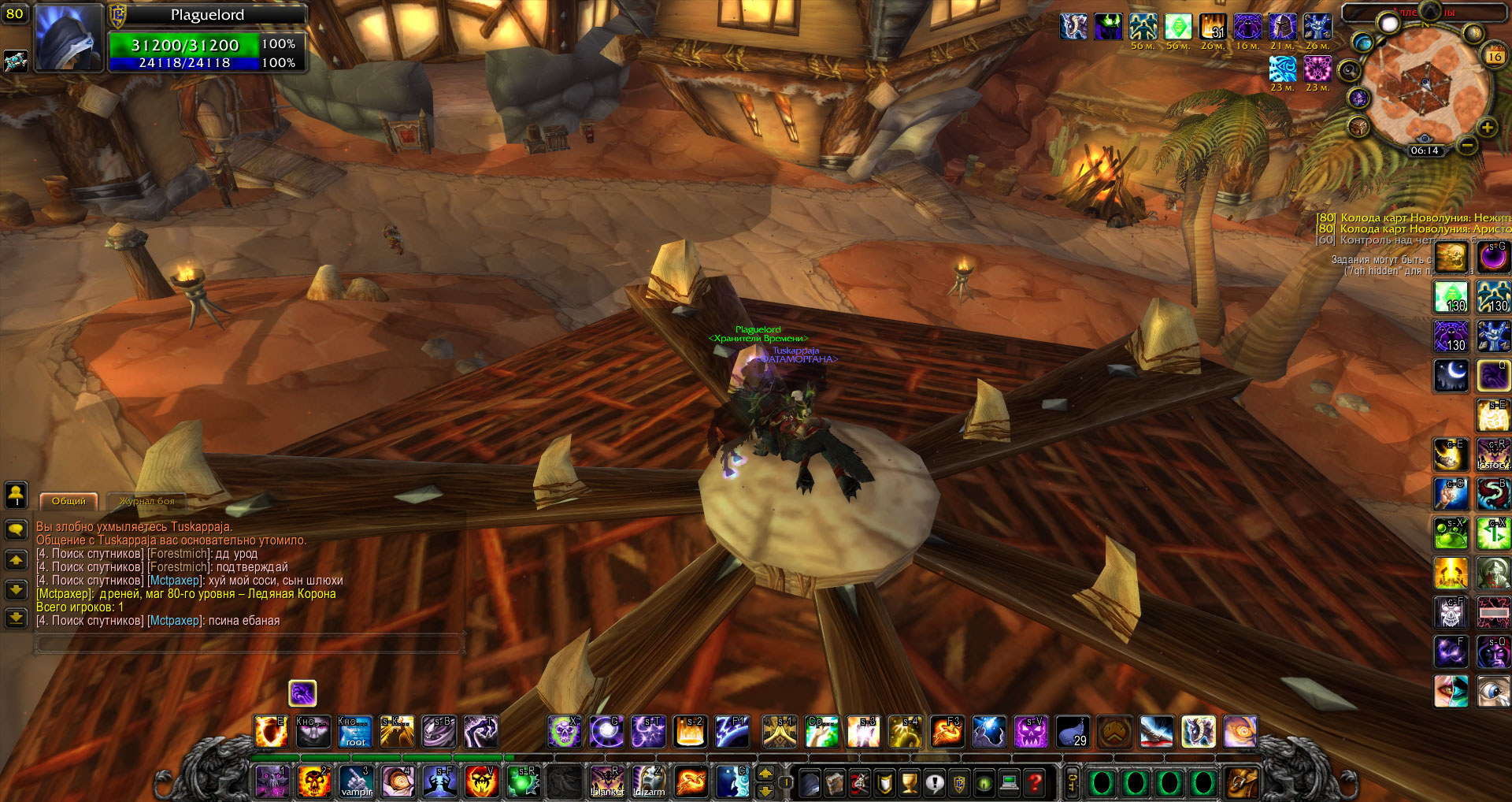Open the social friends button above chat

[16, 495]
